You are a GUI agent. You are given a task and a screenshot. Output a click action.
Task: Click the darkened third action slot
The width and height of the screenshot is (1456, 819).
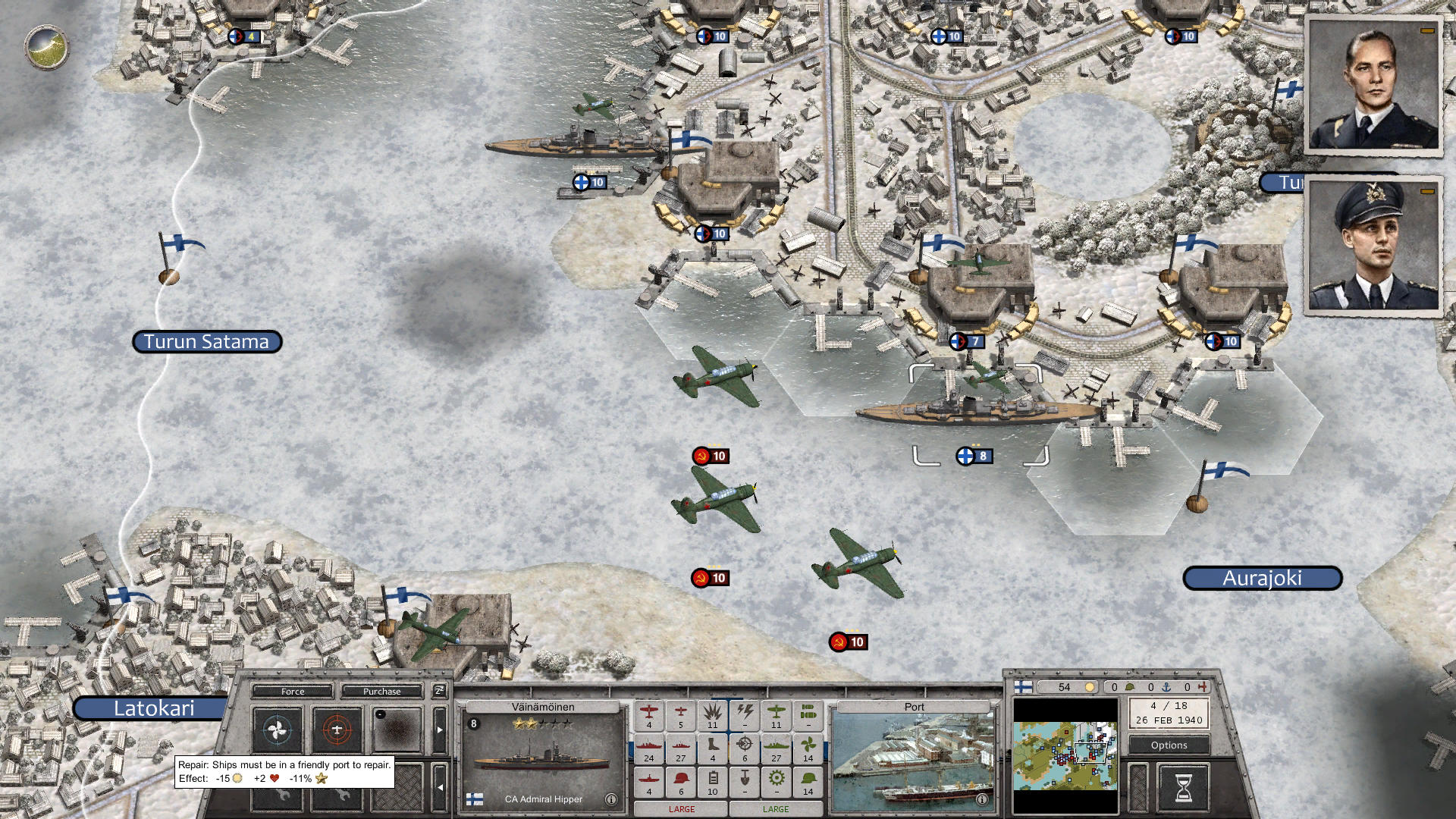[398, 730]
